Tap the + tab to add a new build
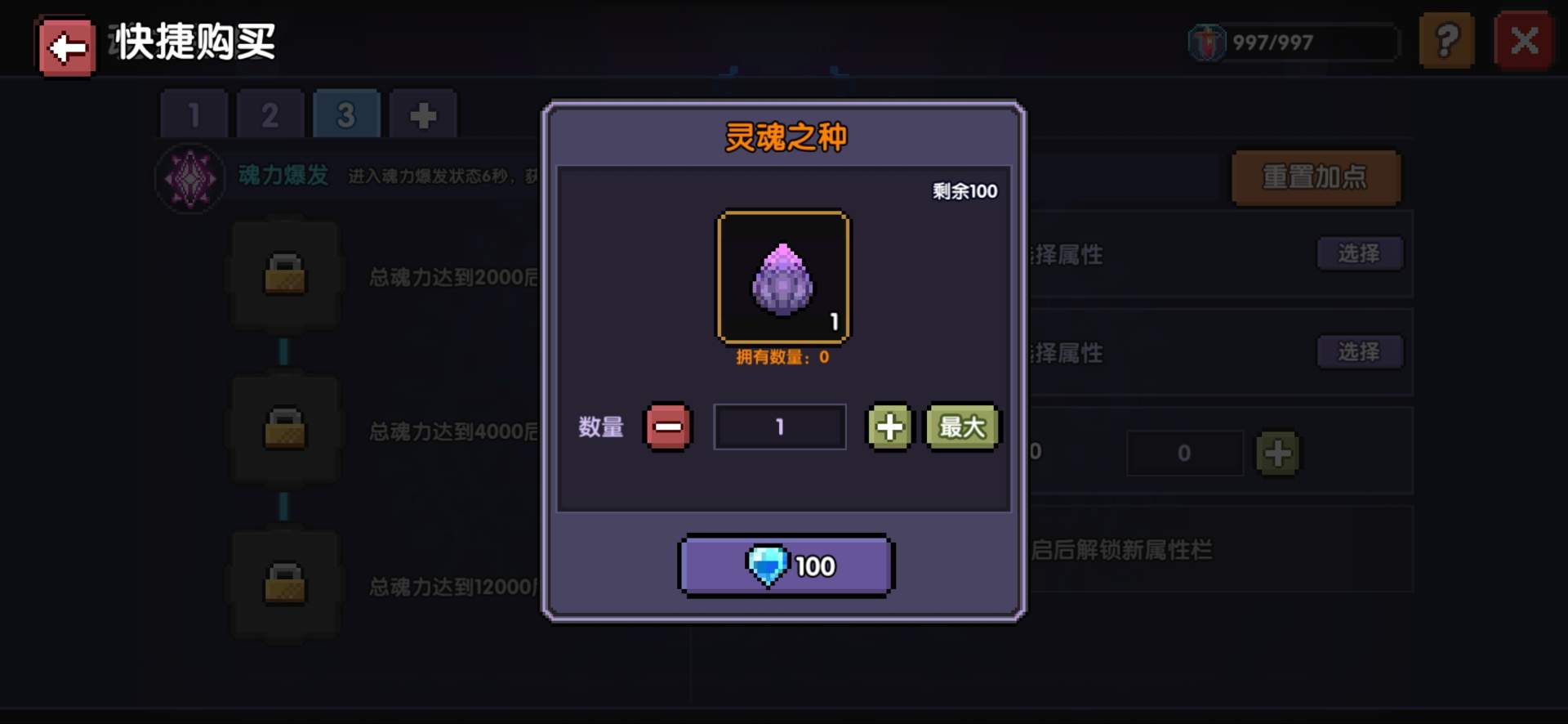 (x=424, y=114)
